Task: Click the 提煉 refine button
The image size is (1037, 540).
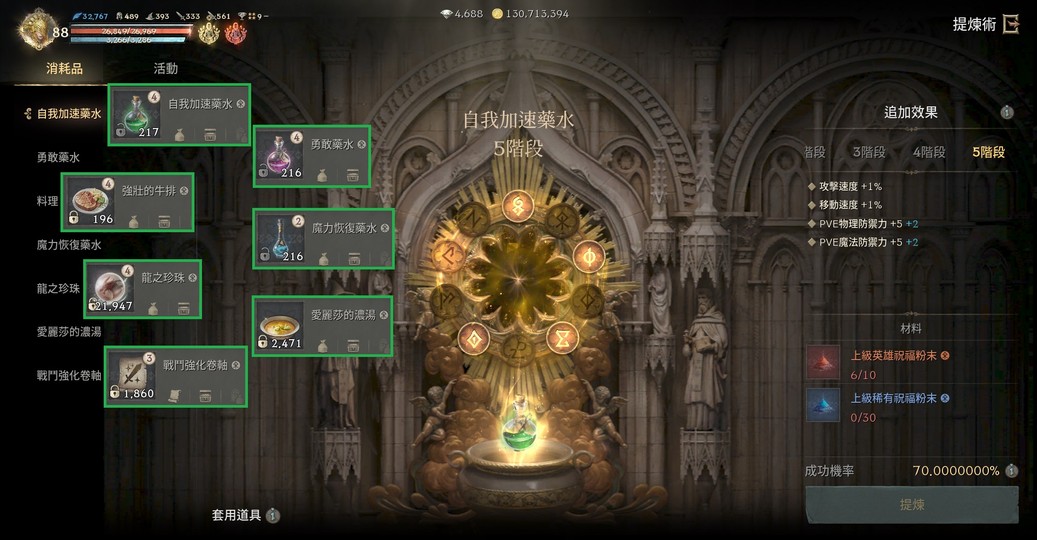Action: pos(911,505)
